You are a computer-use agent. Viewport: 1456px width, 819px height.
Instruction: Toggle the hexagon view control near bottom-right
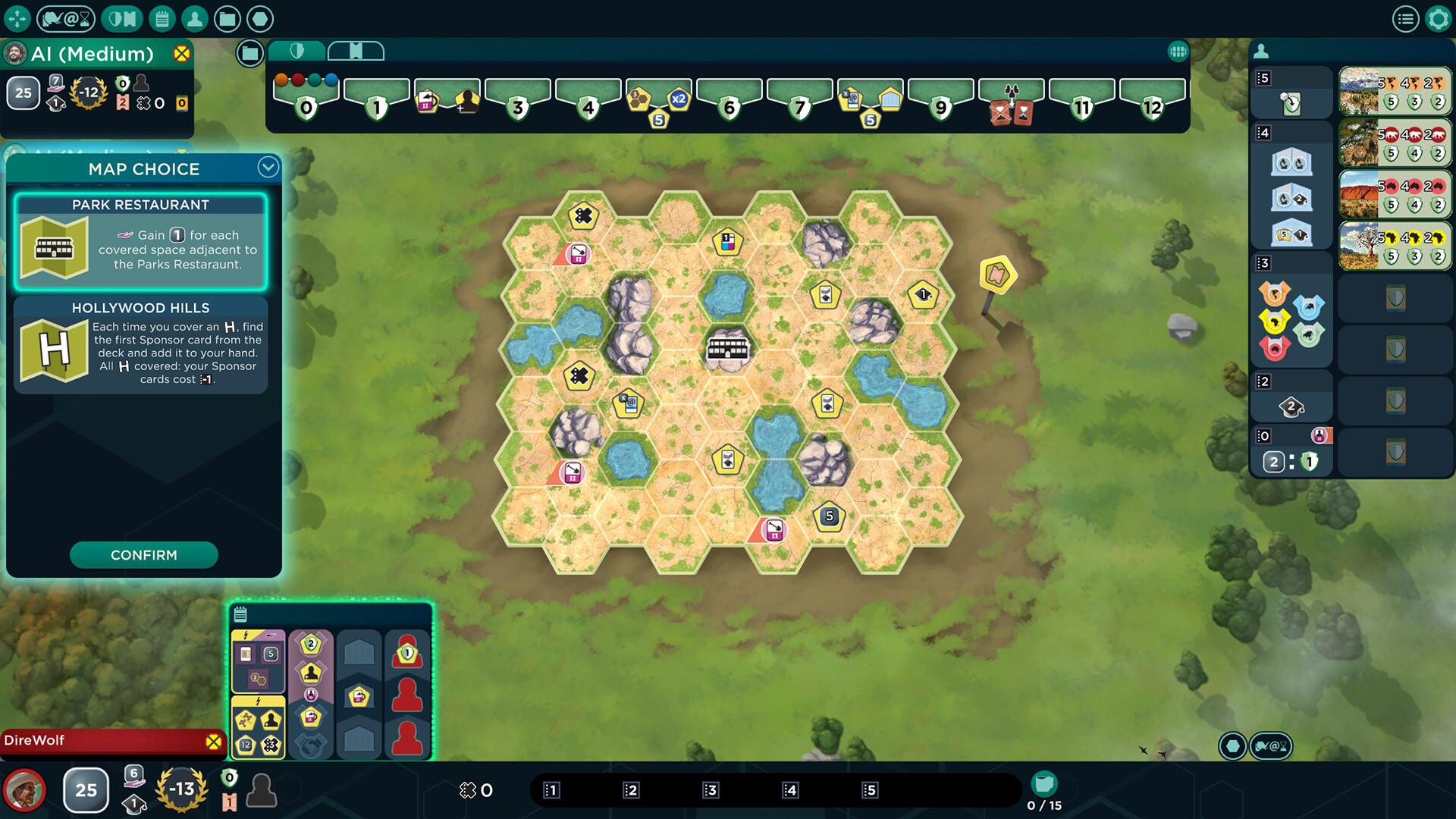point(1232,746)
